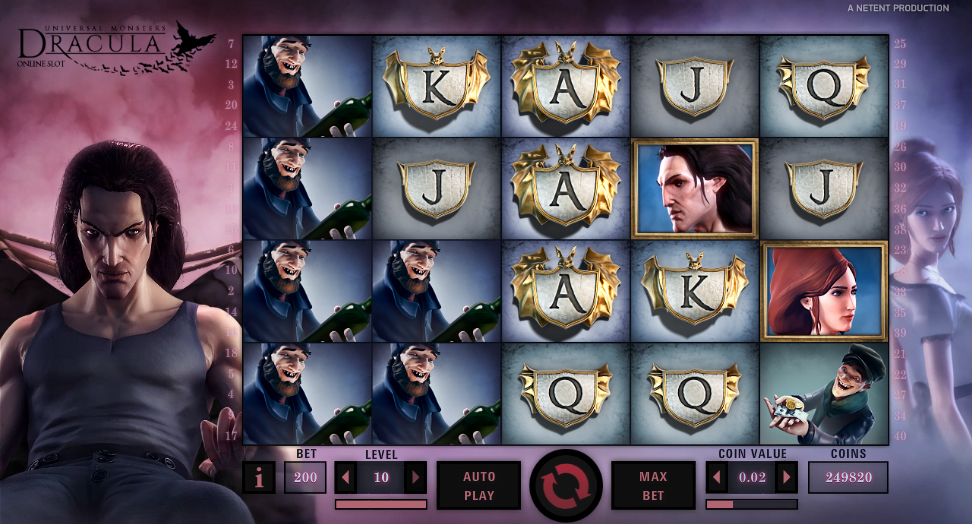Increase the bet level
The width and height of the screenshot is (972, 524).
point(415,477)
